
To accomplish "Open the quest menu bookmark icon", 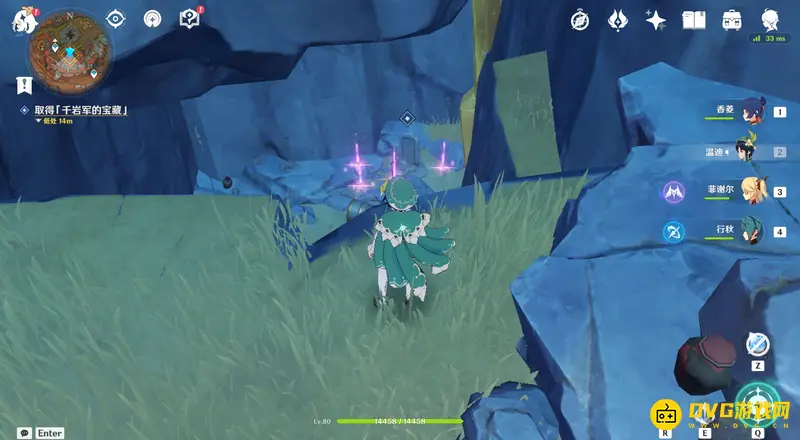I will [21, 84].
